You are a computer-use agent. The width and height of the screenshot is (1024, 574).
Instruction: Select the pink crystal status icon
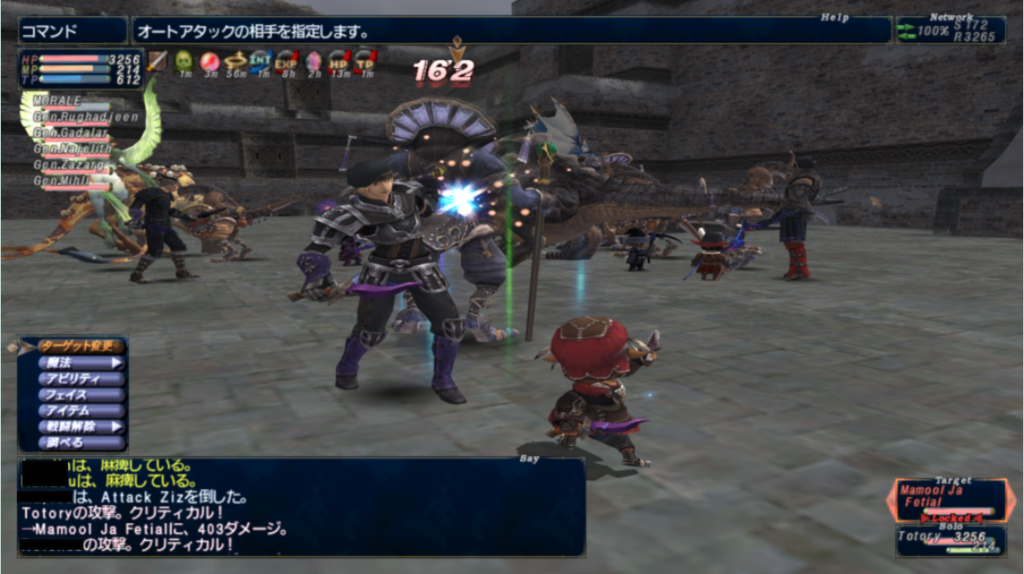[x=313, y=62]
